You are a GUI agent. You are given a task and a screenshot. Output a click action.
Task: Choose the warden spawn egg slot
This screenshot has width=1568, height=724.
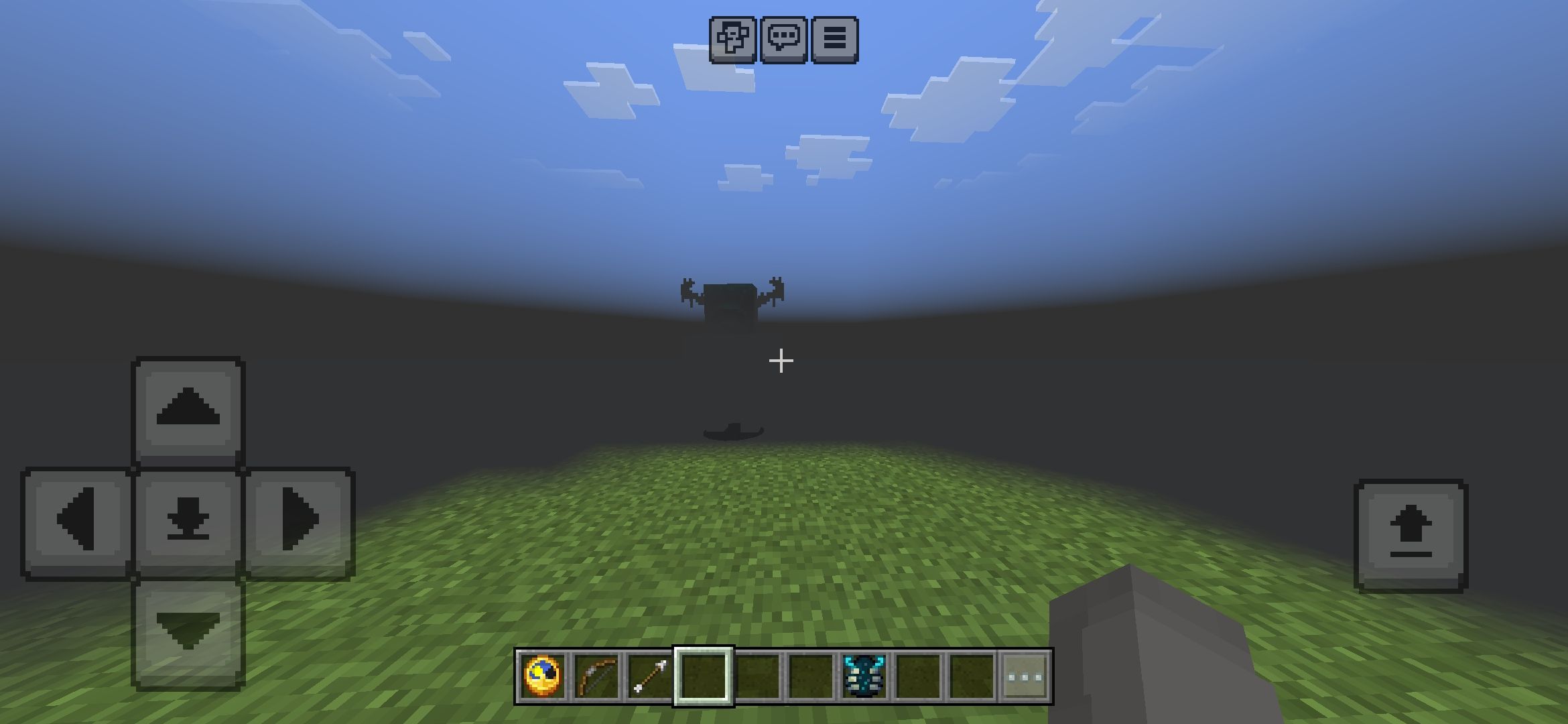(864, 676)
